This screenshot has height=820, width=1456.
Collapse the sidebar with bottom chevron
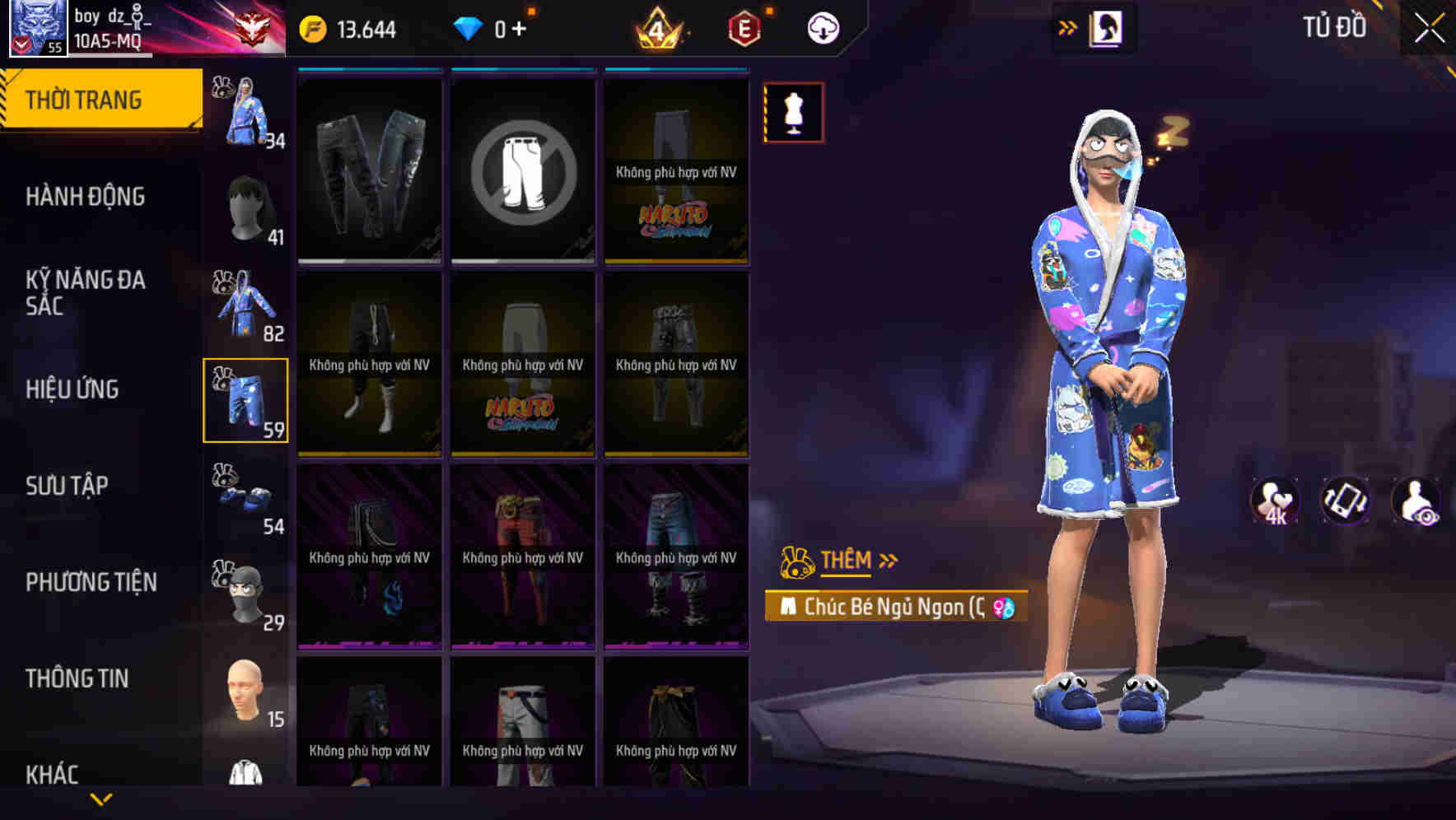(x=101, y=798)
